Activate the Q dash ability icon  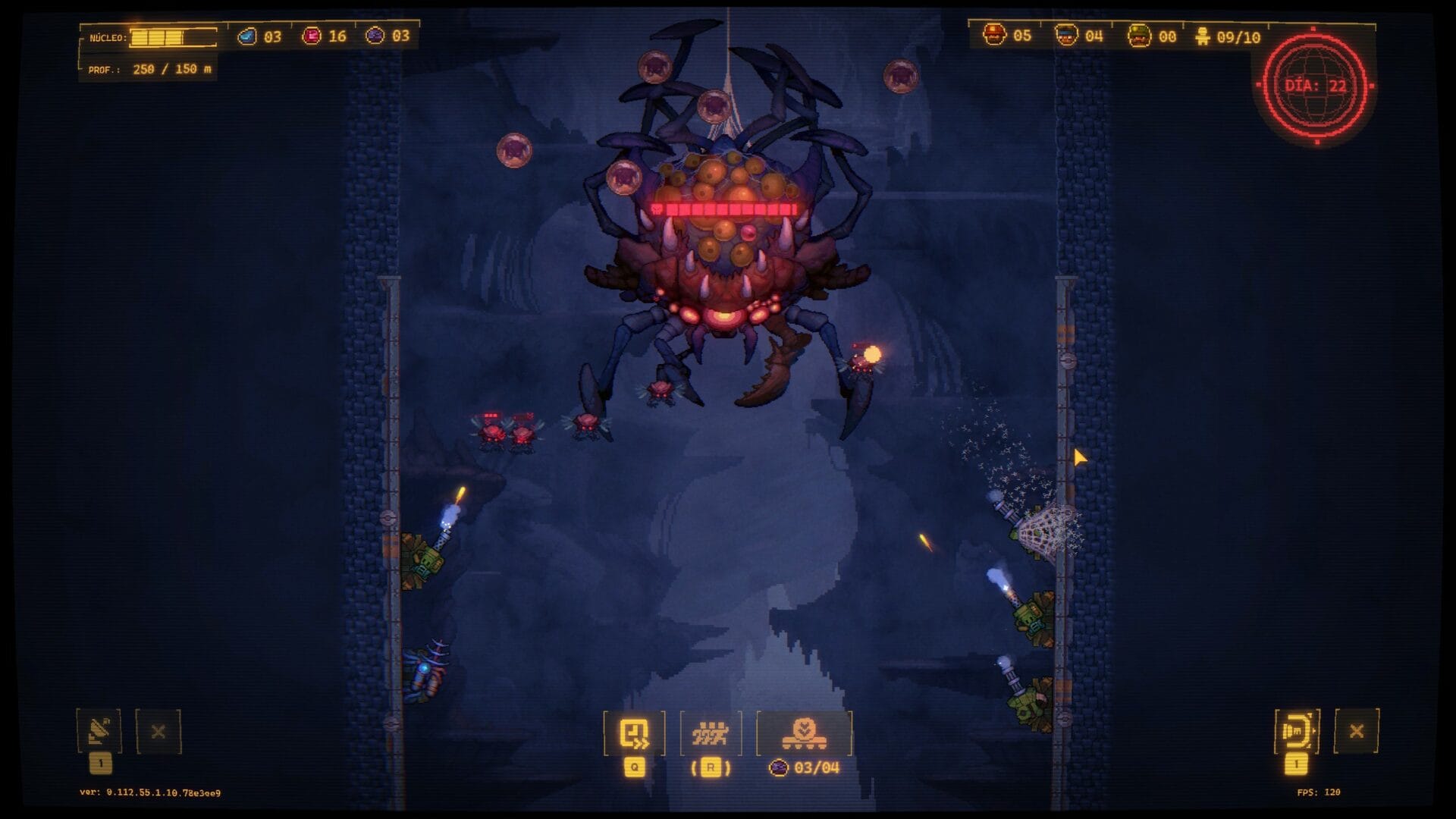tap(632, 732)
